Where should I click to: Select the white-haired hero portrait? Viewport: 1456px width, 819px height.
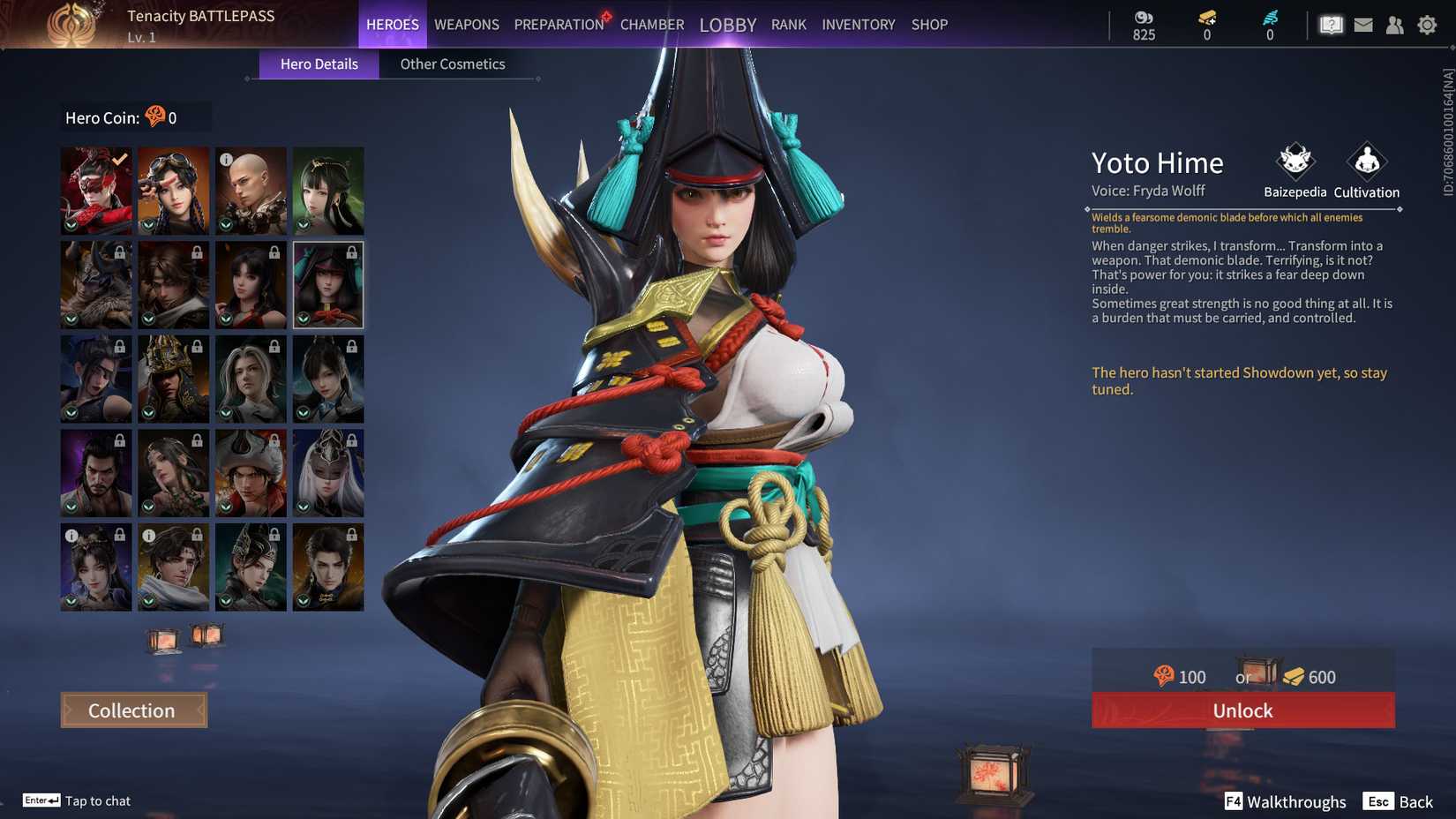click(328, 472)
